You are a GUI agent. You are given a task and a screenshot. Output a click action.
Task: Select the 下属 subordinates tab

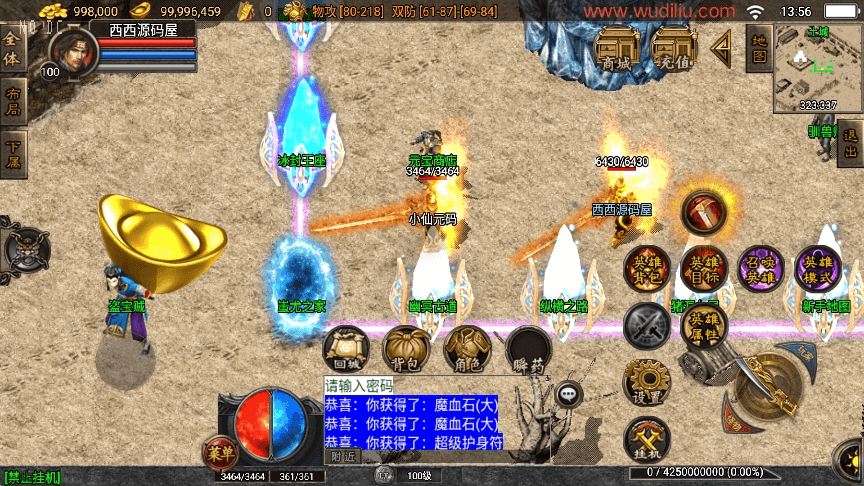[12, 155]
